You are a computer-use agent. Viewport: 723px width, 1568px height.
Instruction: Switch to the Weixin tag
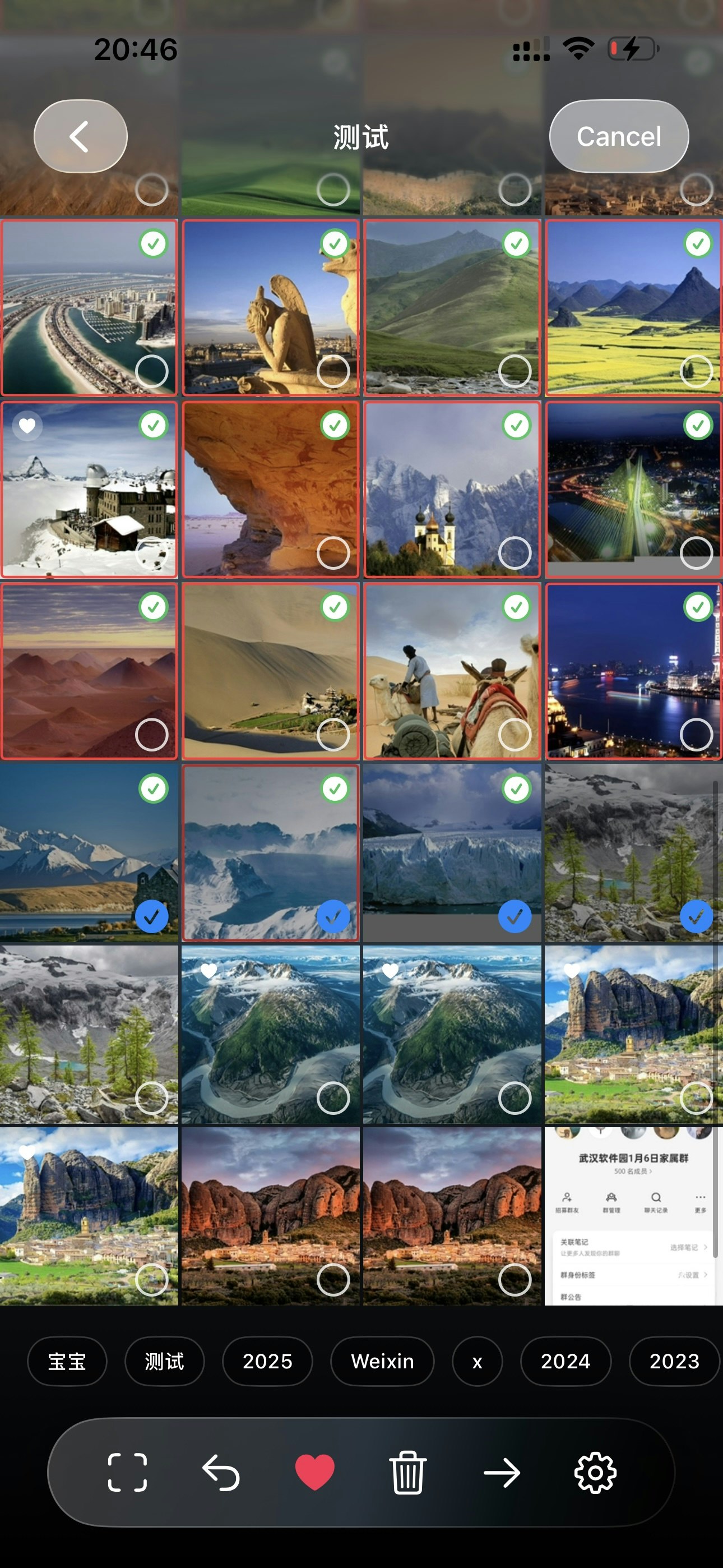[382, 1362]
